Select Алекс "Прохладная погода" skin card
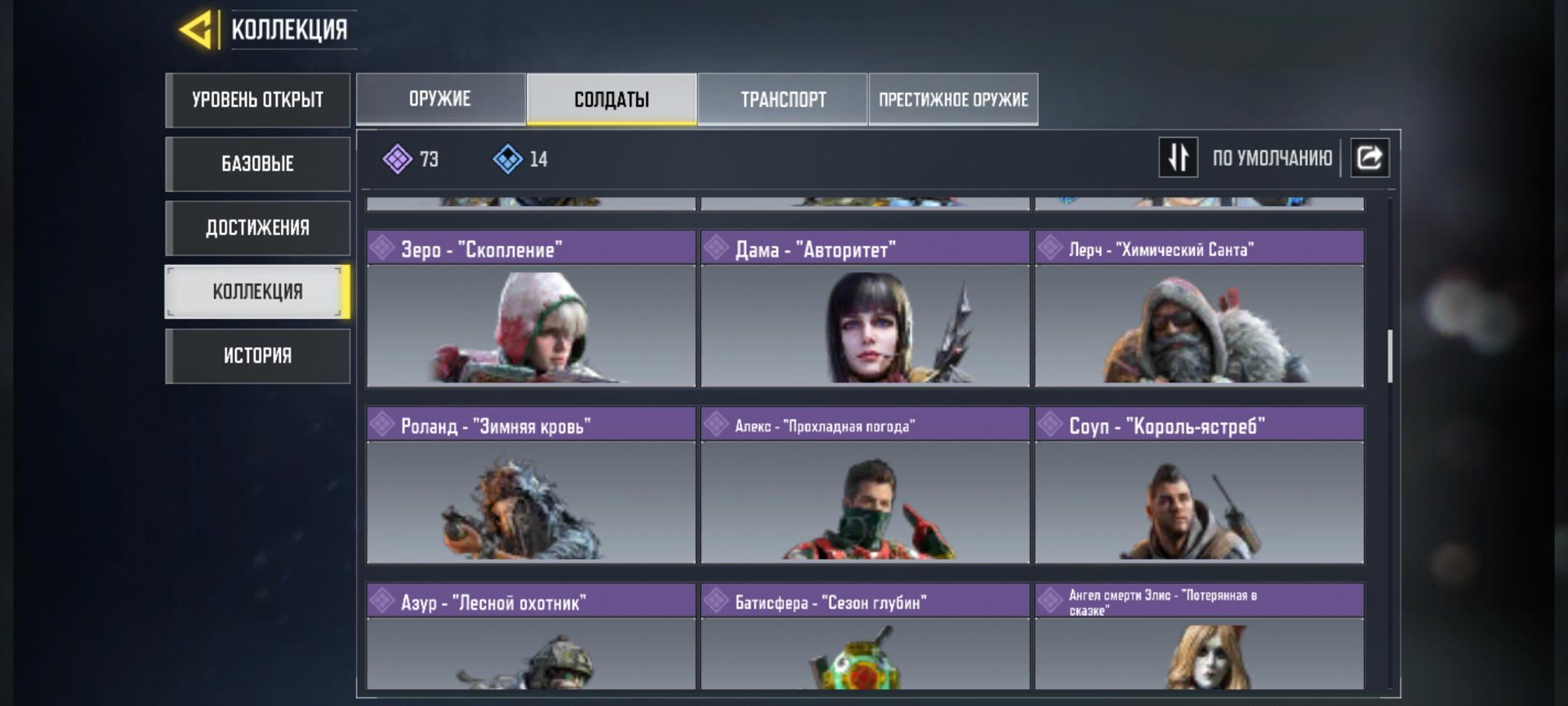1568x706 pixels. pyautogui.click(x=865, y=487)
